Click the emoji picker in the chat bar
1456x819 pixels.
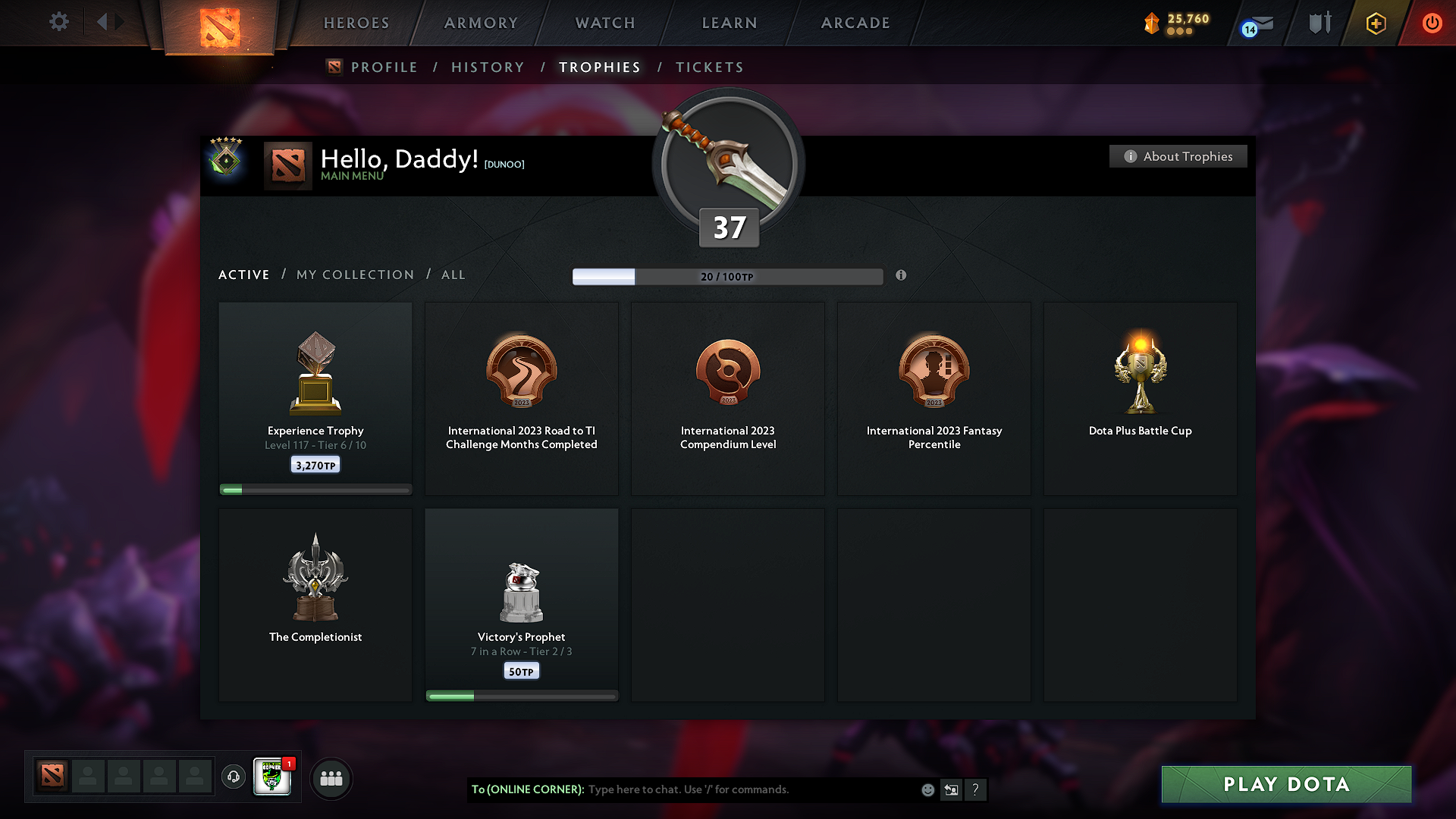927,789
